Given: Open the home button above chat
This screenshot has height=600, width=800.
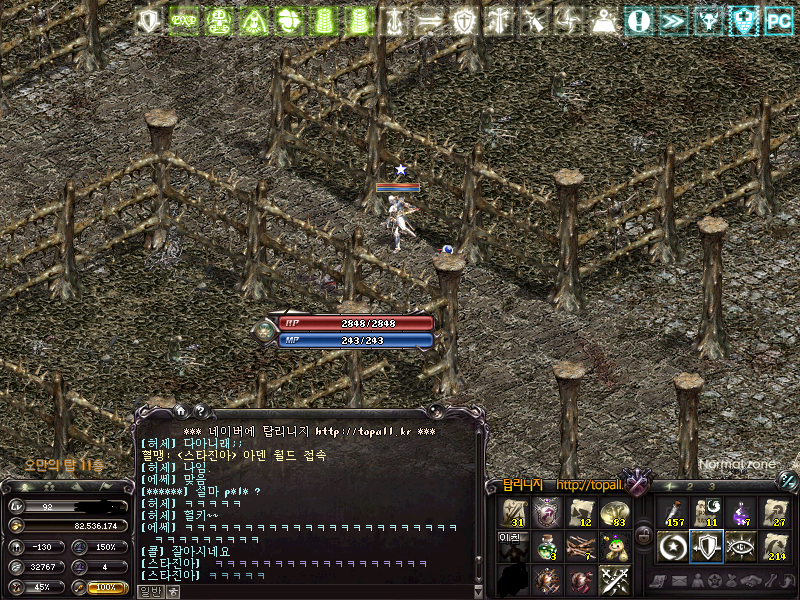Looking at the screenshot, I should pos(180,409).
